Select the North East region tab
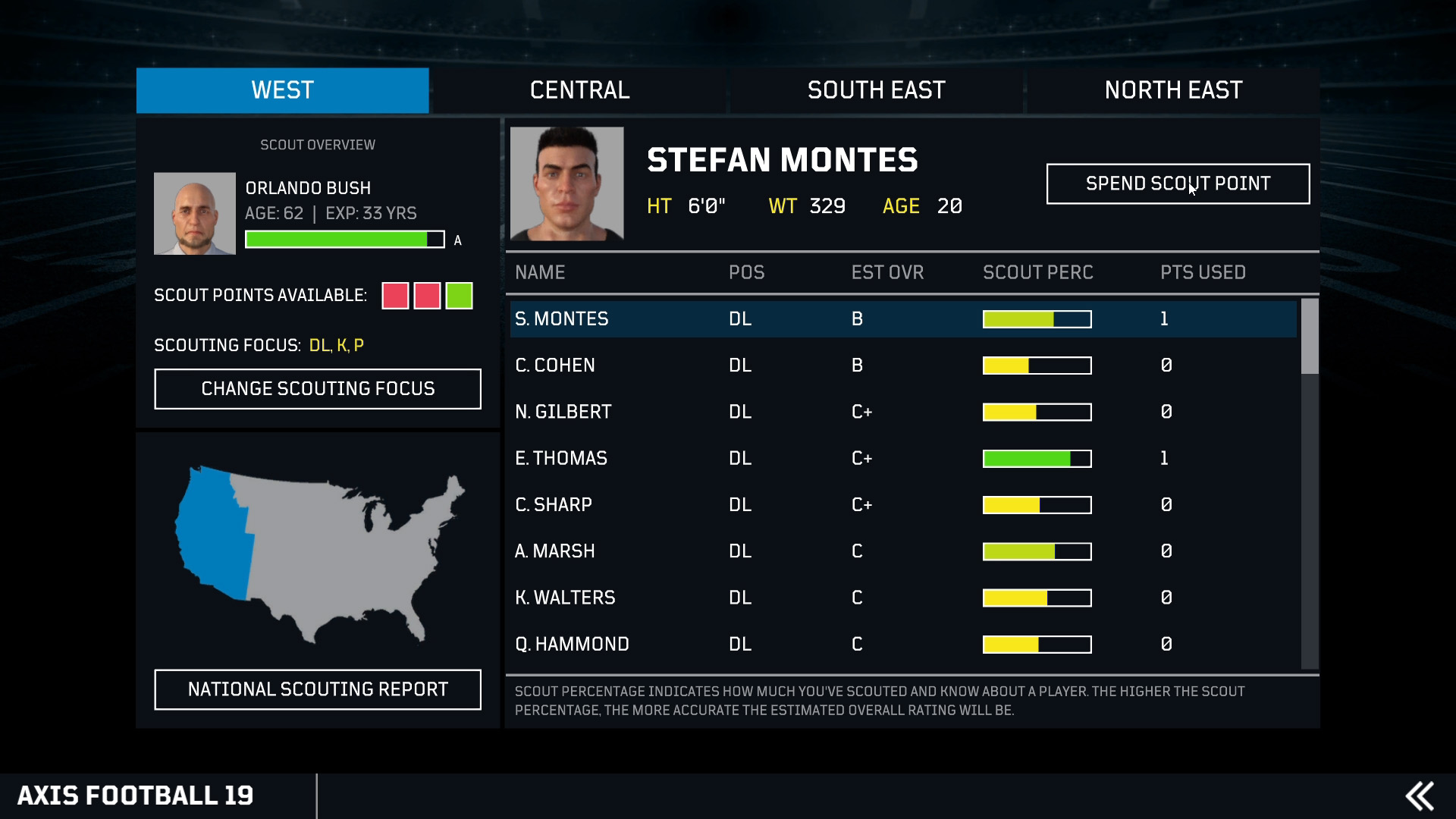Viewport: 1456px width, 819px height. [x=1172, y=90]
